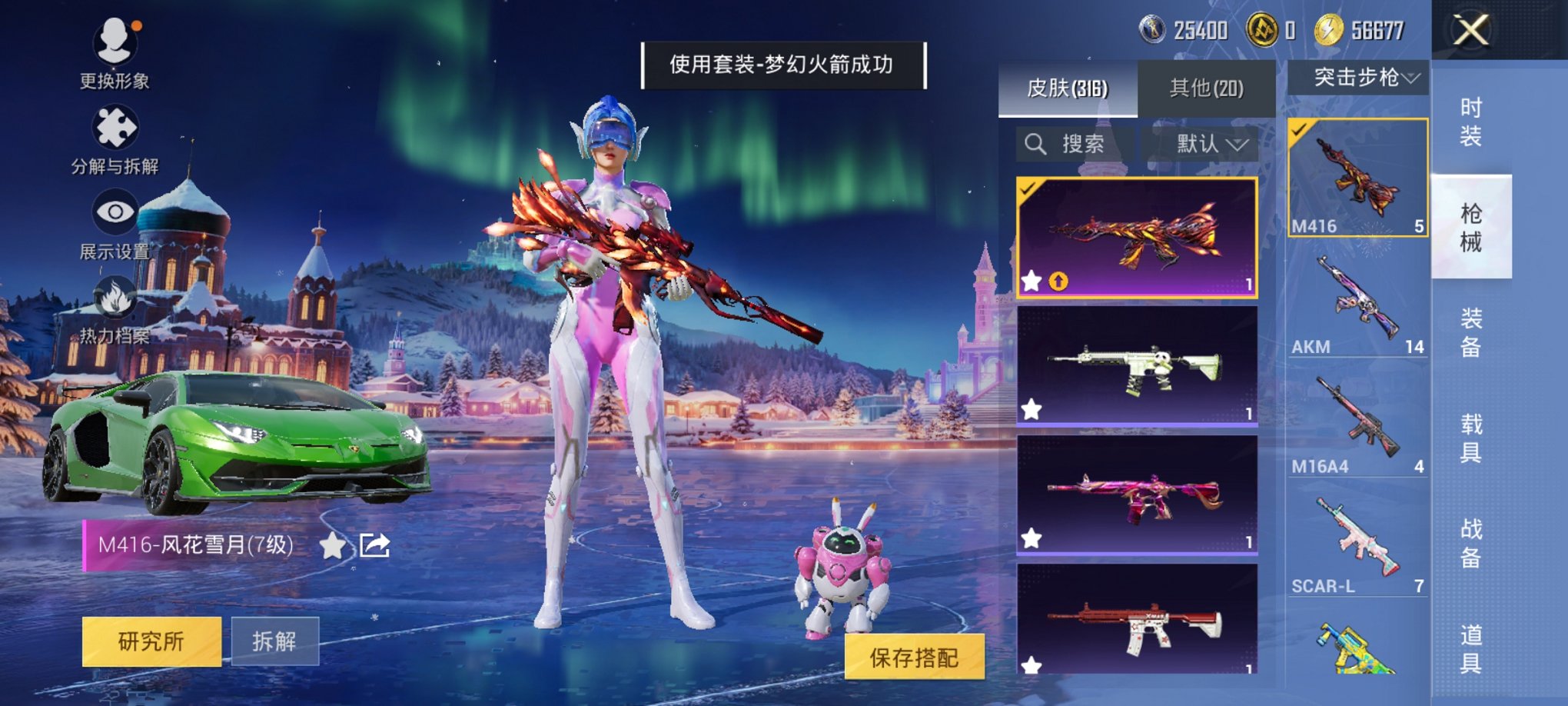Expand the 突击步枪 weapon category dropdown
Image resolution: width=1568 pixels, height=706 pixels.
[1359, 77]
